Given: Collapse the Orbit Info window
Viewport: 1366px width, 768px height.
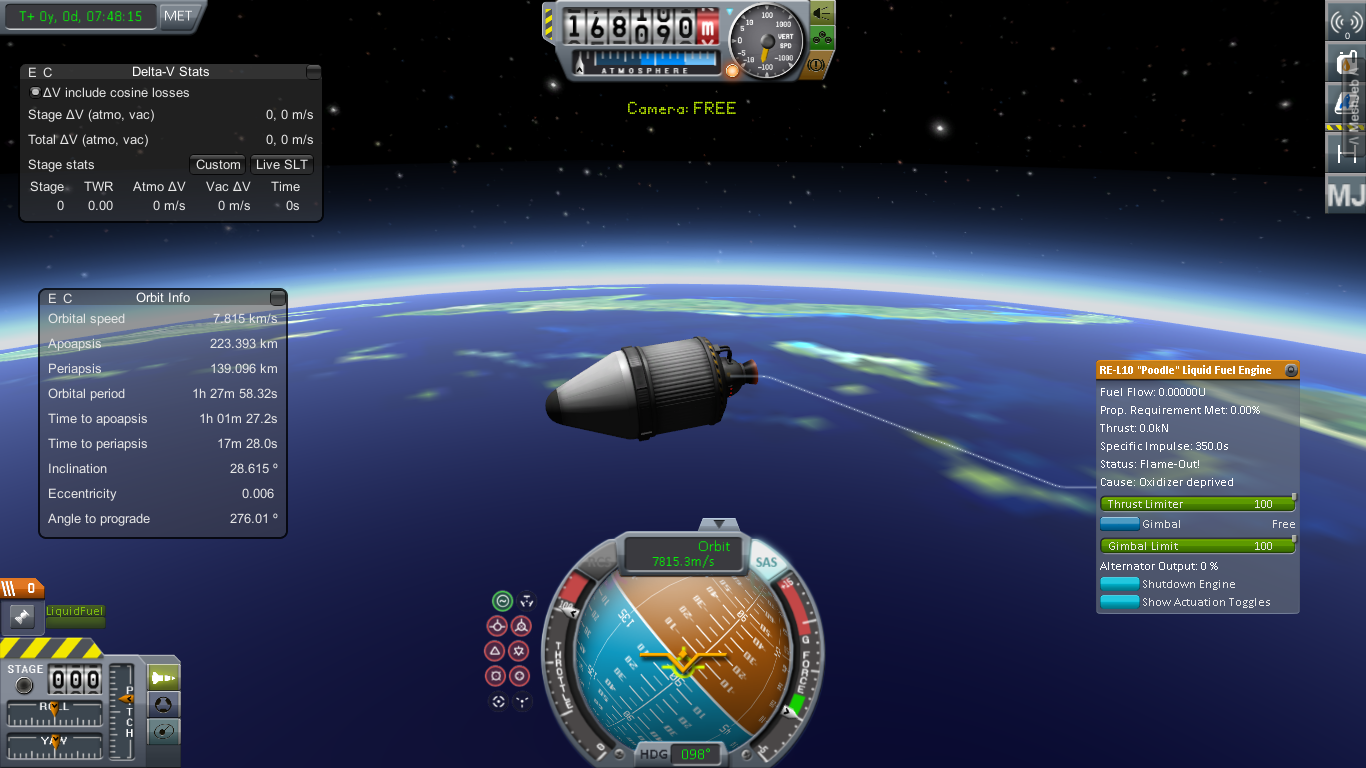Looking at the screenshot, I should [x=278, y=298].
